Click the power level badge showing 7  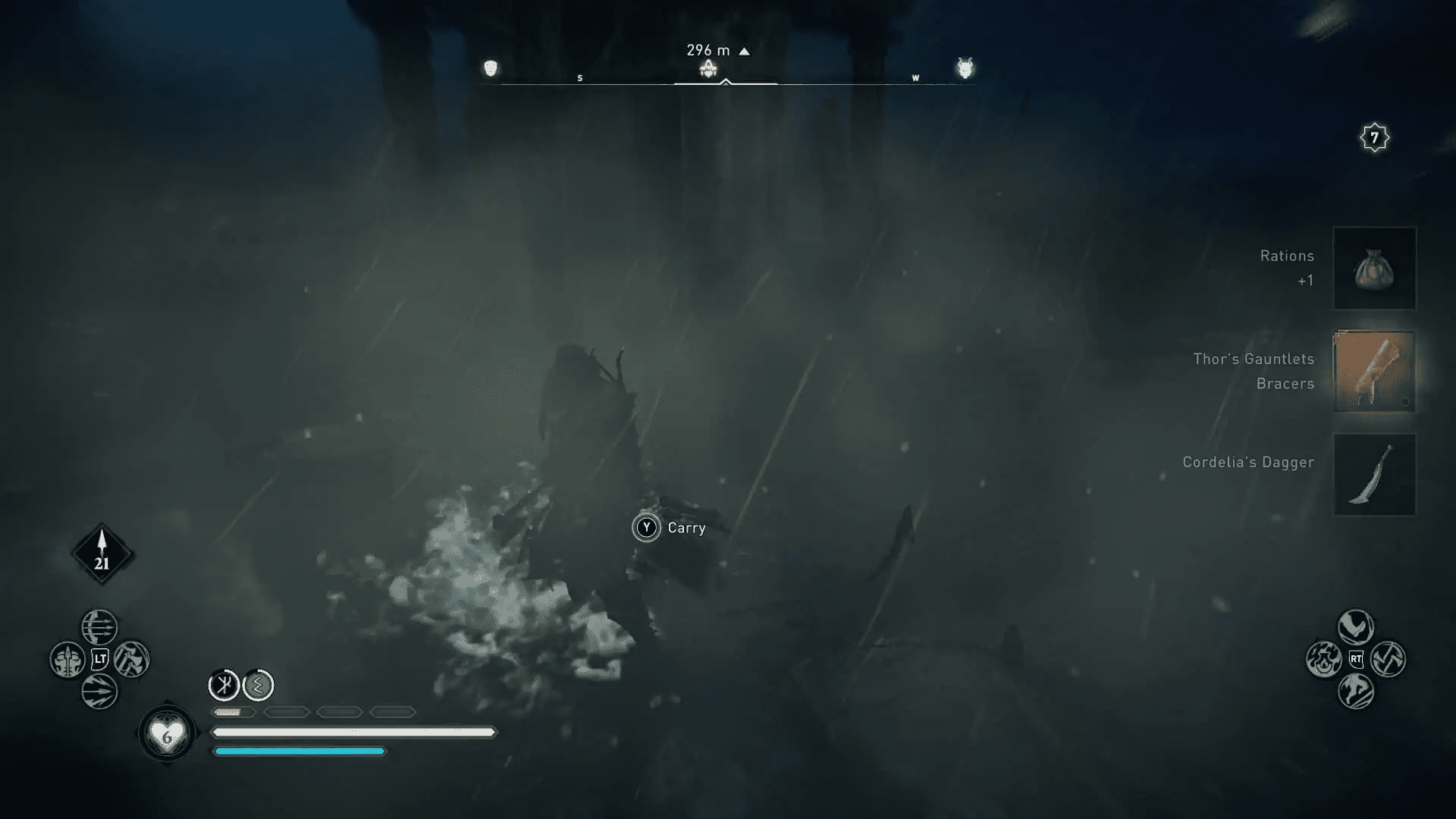tap(1374, 138)
